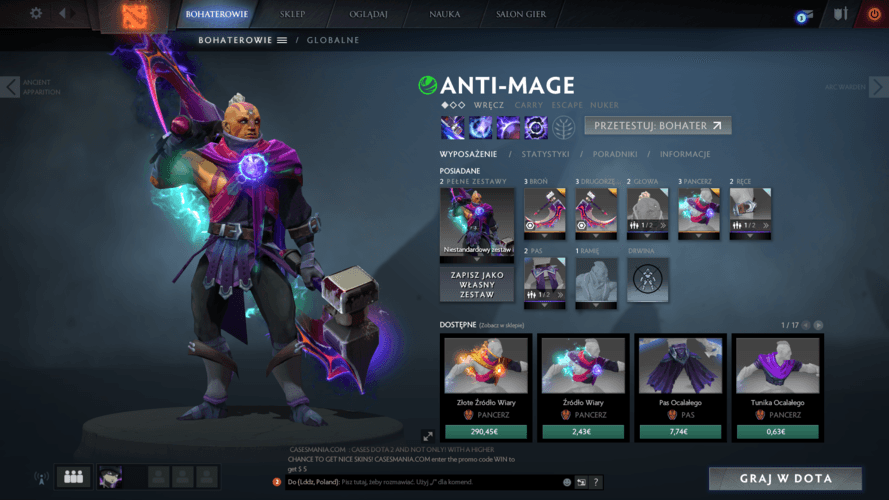
Task: Select the Globalne breadcrumb
Action: click(332, 40)
